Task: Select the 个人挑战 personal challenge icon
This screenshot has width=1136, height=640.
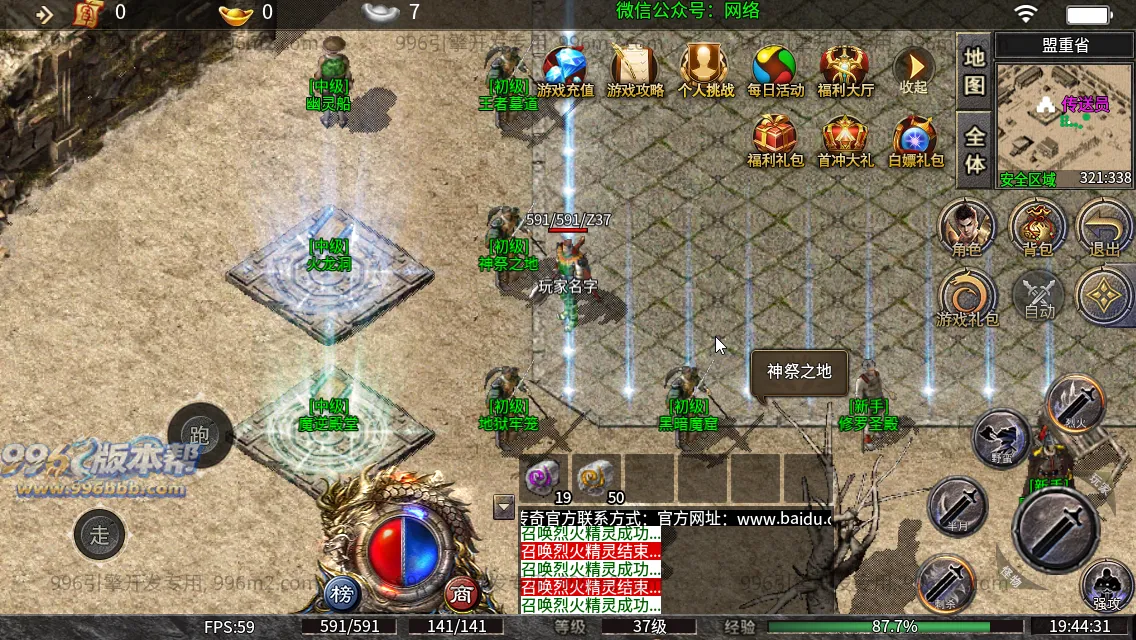Action: coord(705,68)
